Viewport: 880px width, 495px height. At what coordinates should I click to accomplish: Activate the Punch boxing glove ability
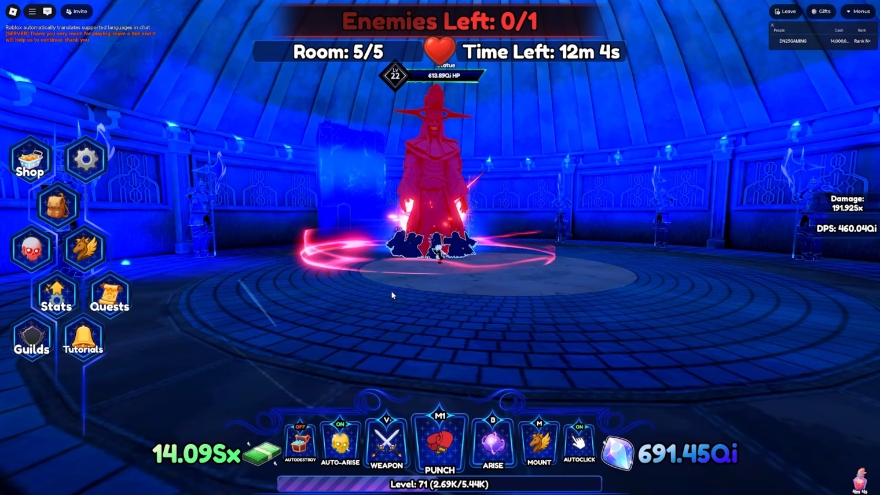click(x=439, y=443)
